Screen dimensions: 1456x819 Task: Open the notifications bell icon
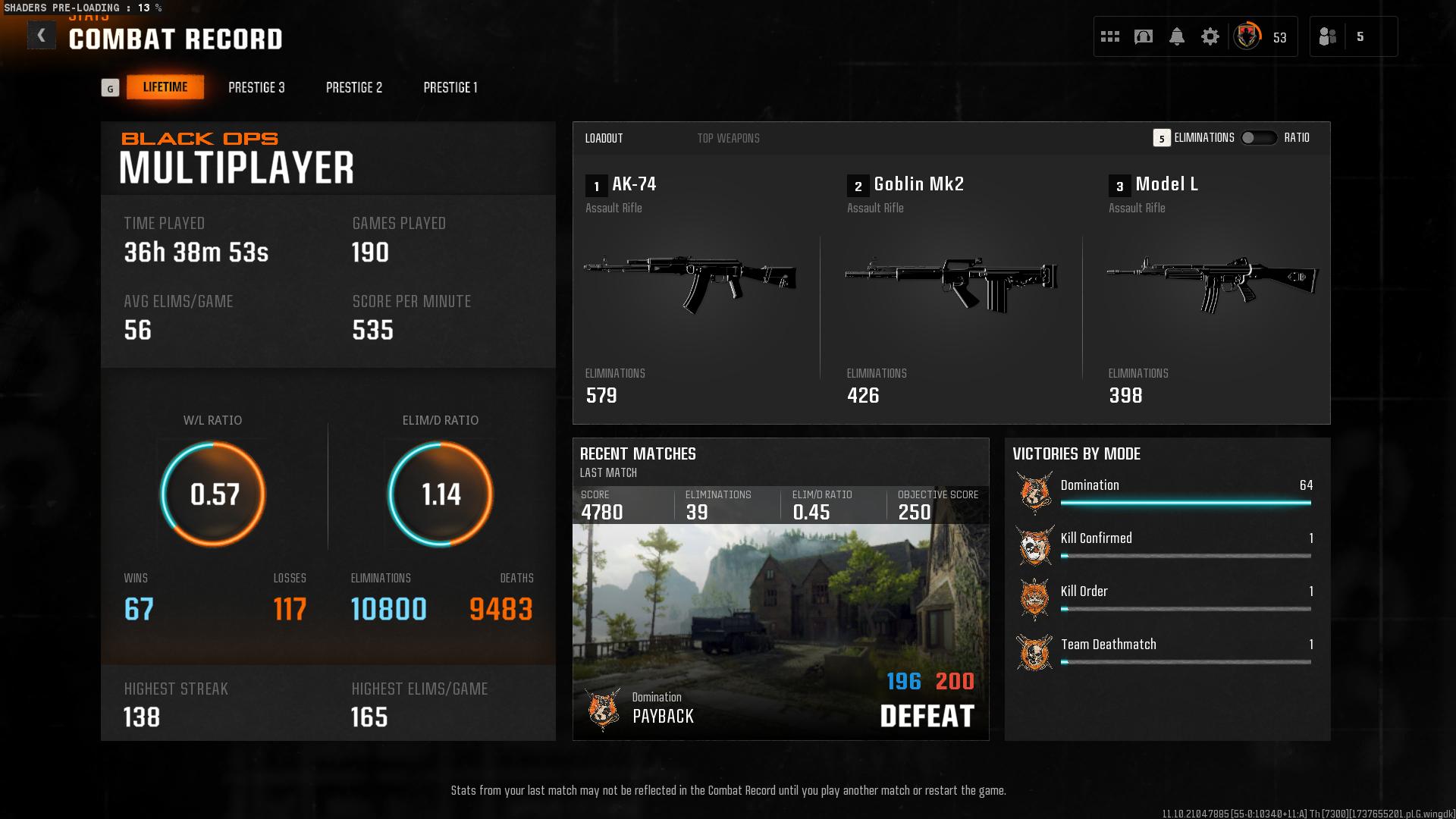(x=1177, y=35)
